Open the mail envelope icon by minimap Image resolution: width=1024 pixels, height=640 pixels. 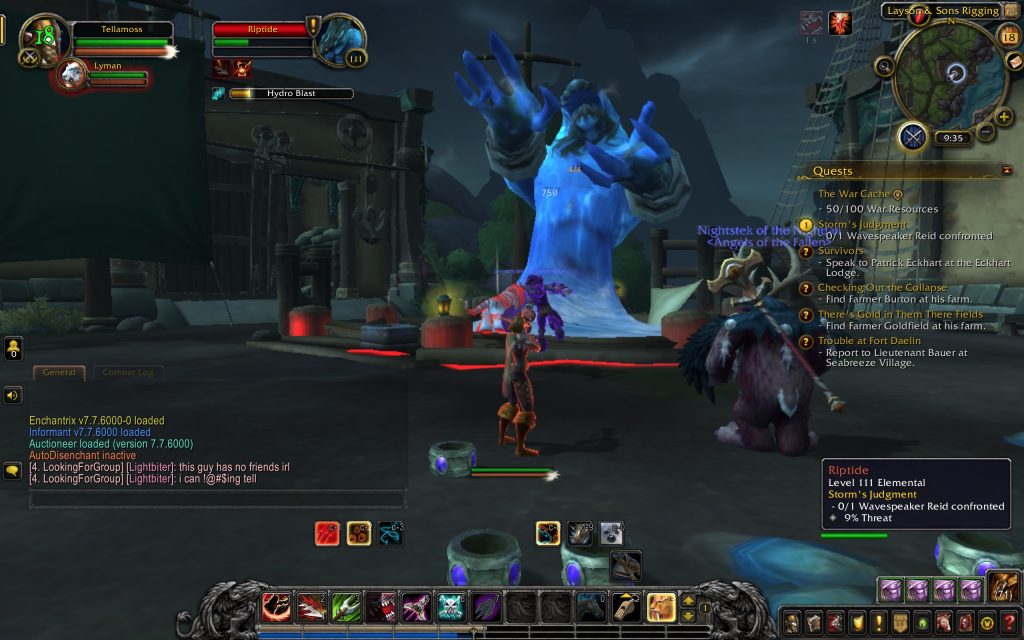click(1012, 62)
